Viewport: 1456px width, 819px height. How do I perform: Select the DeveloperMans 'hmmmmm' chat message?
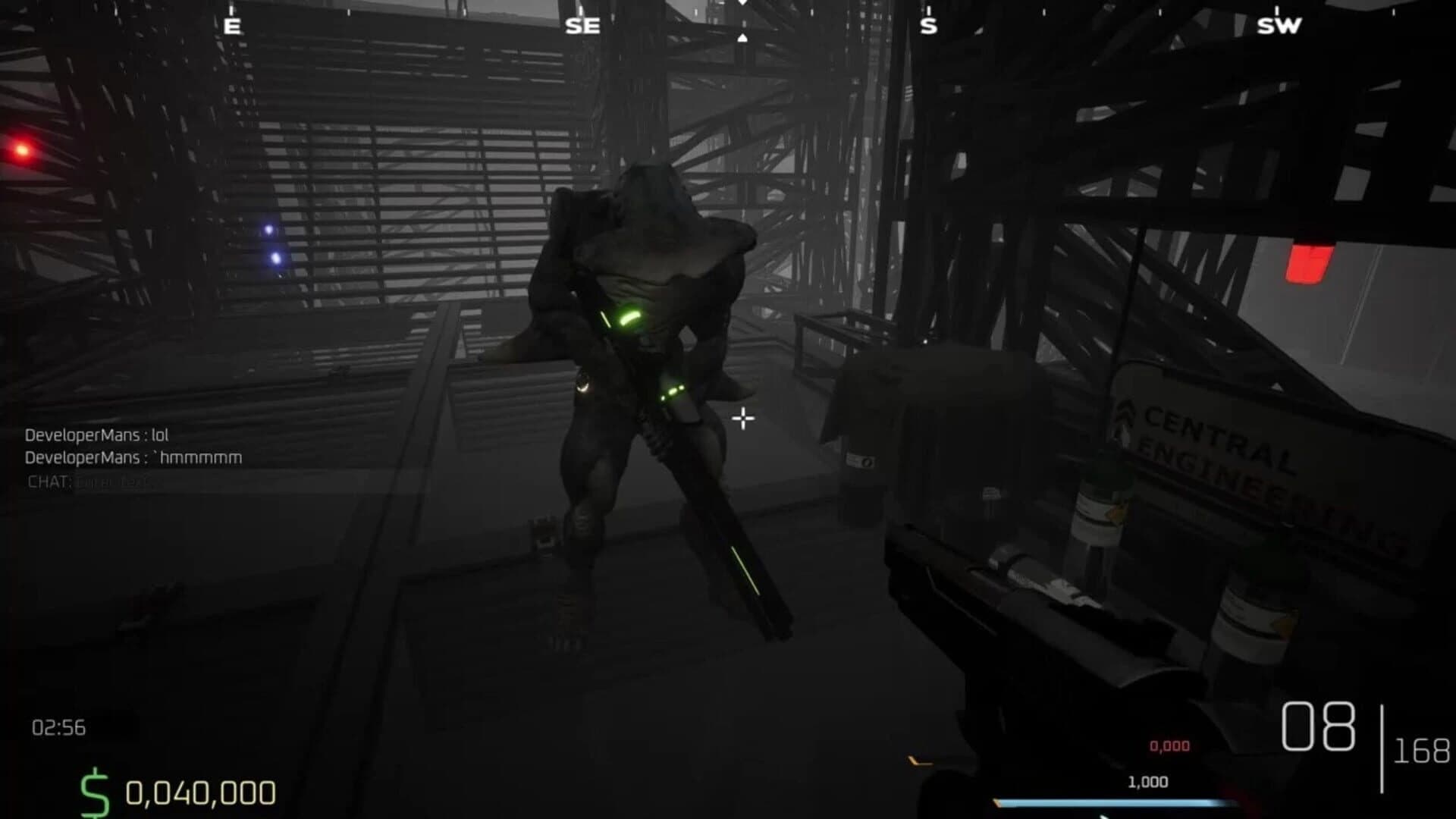click(133, 458)
